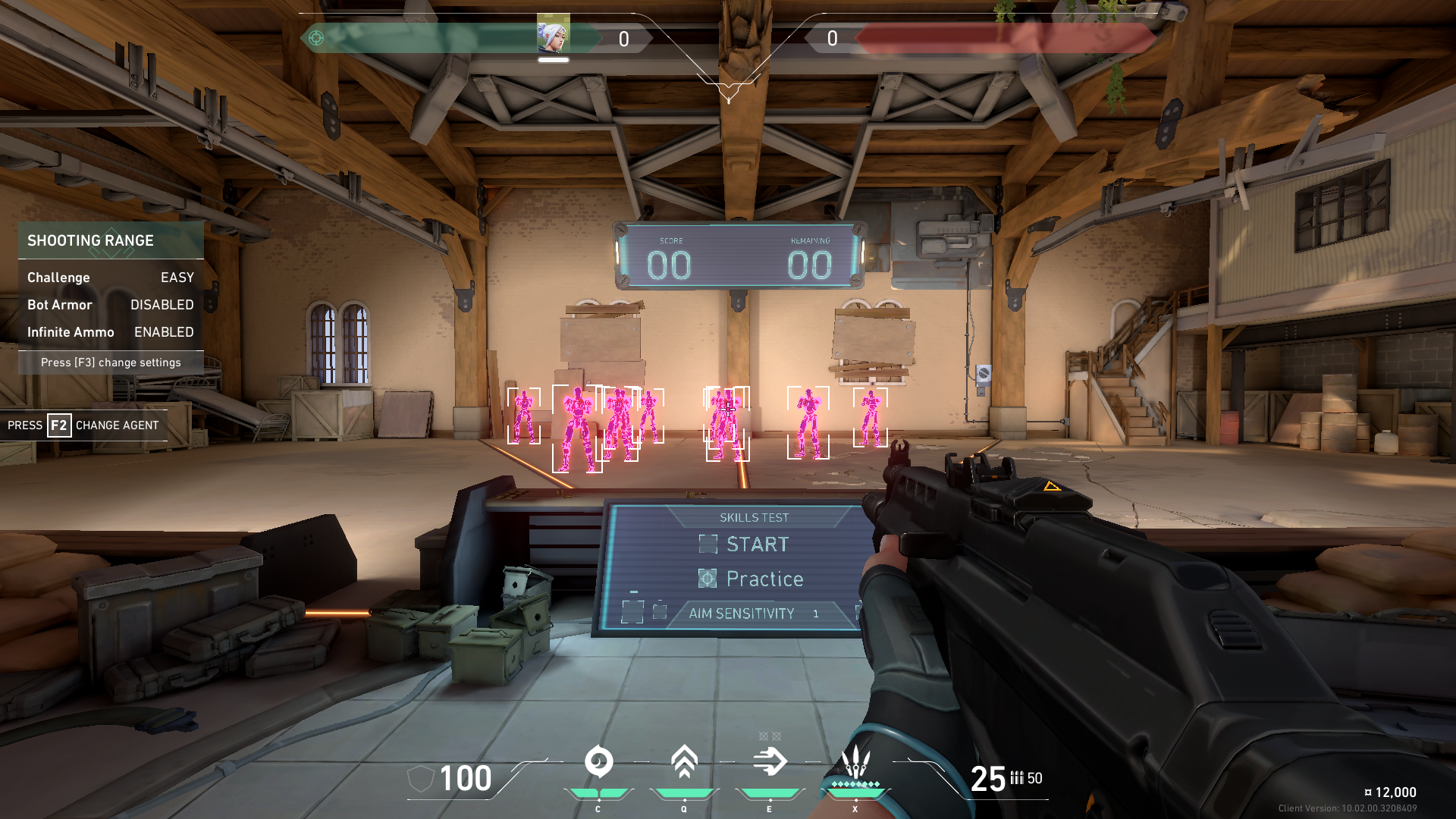
Task: Trigger the Tailwind dash arrow ability
Action: [x=770, y=762]
